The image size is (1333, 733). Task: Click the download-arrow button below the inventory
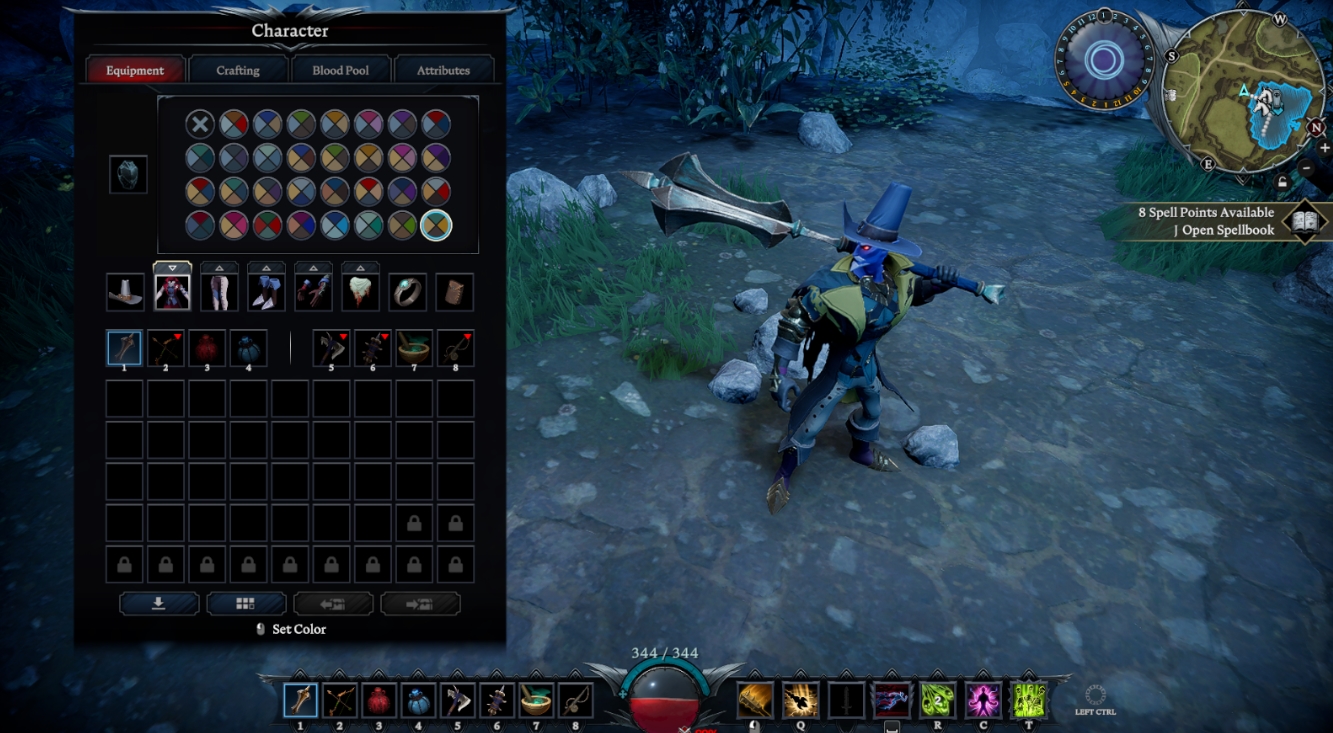pos(159,604)
